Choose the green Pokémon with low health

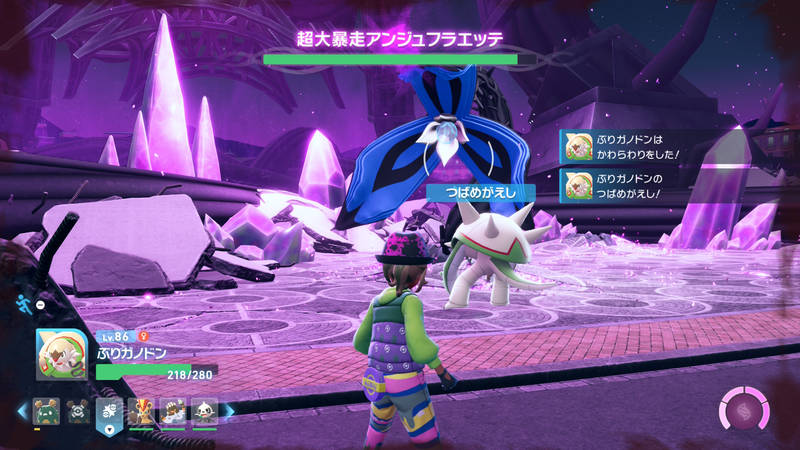[x=45, y=411]
